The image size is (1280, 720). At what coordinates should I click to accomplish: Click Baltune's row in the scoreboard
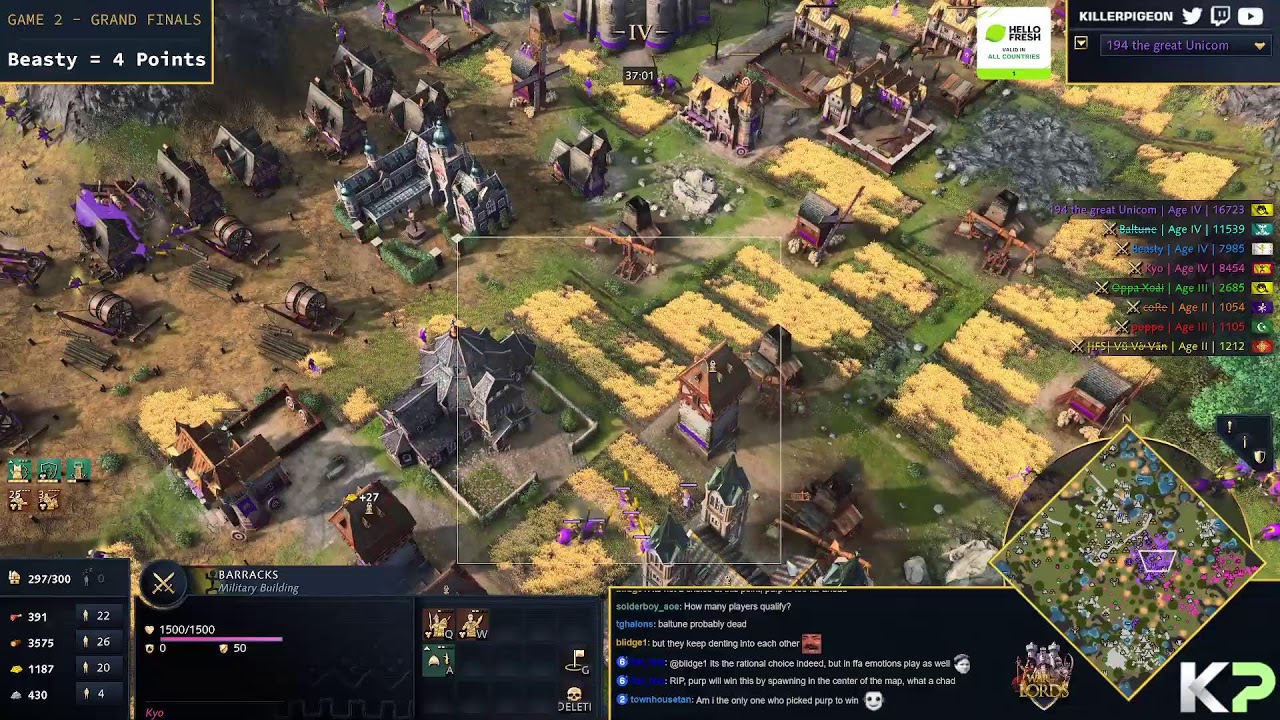point(1185,229)
